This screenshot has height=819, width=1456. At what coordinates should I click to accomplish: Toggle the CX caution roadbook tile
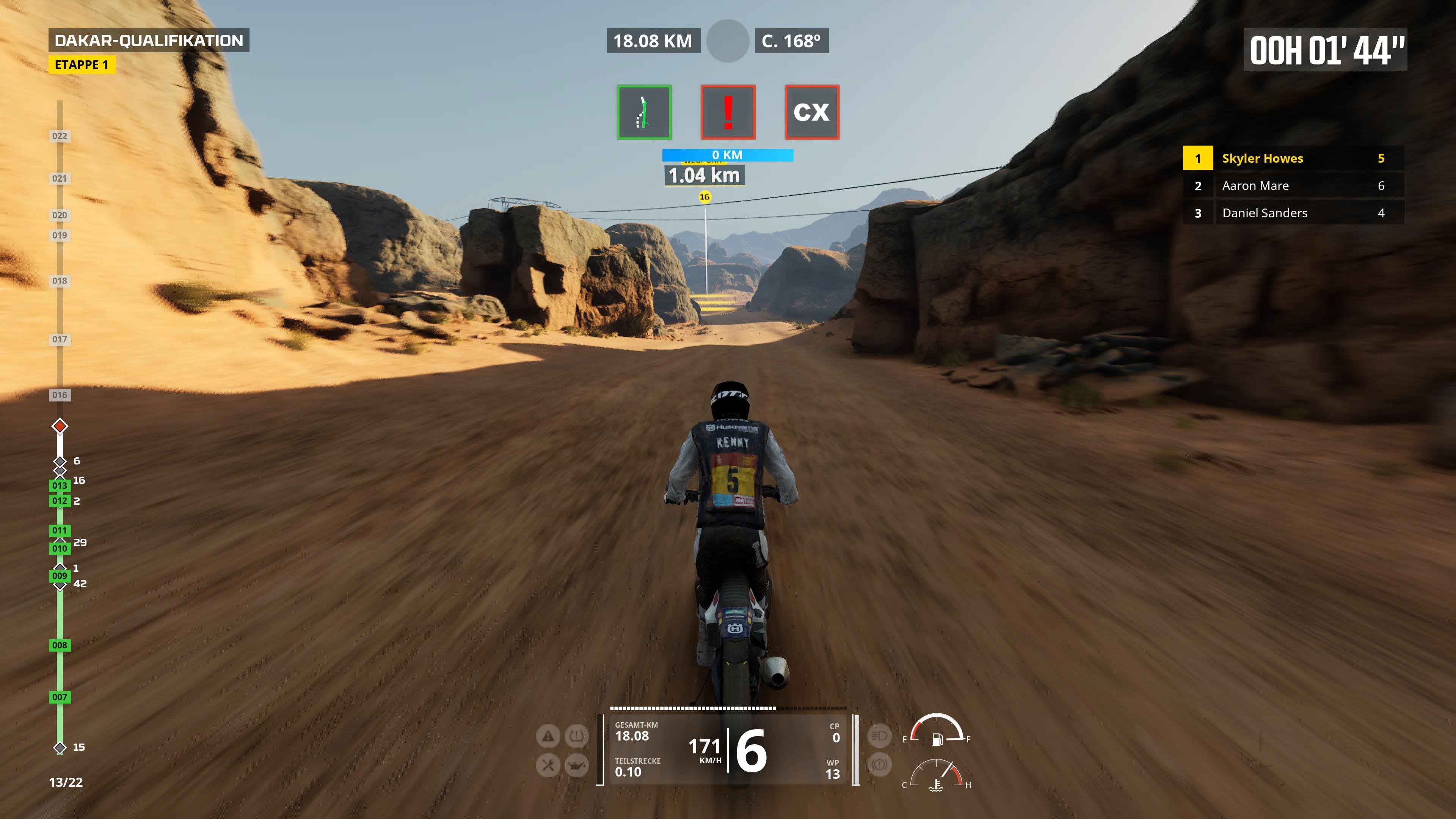(x=812, y=112)
